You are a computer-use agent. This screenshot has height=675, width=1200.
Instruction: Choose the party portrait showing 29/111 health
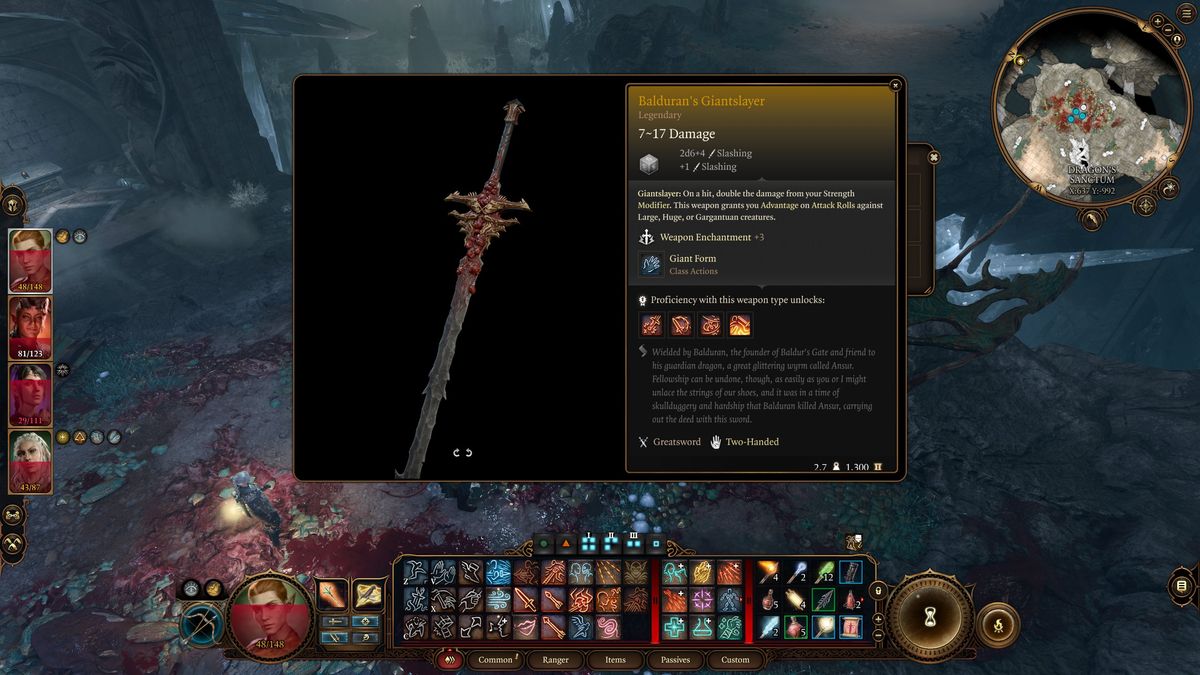coord(30,395)
